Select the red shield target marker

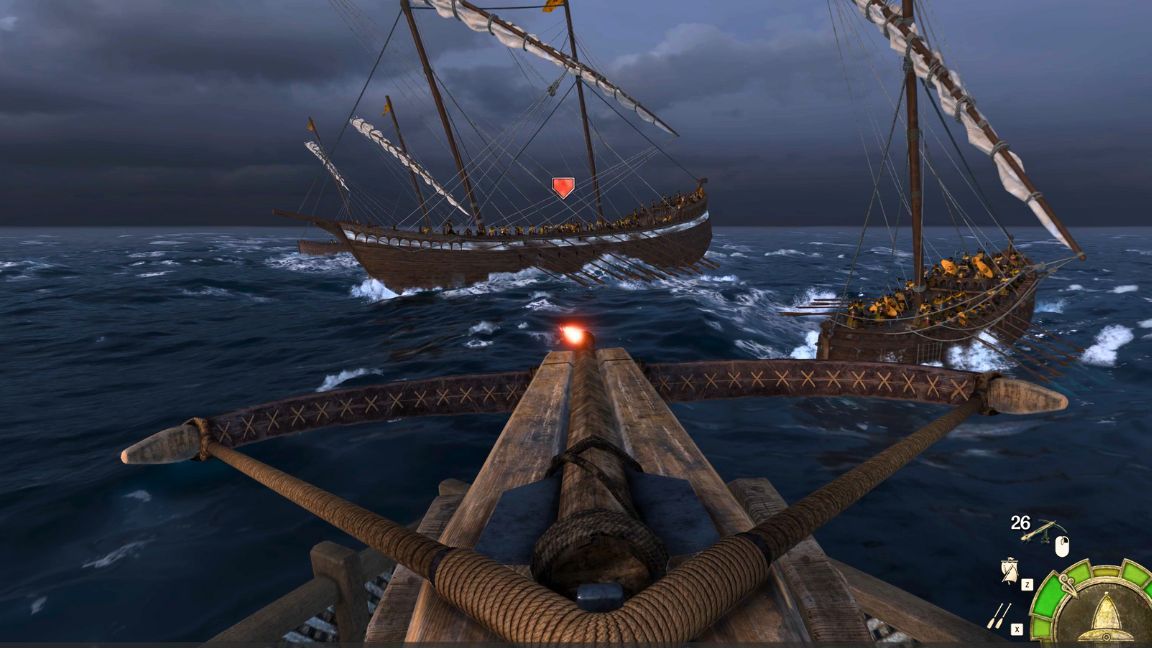(563, 187)
